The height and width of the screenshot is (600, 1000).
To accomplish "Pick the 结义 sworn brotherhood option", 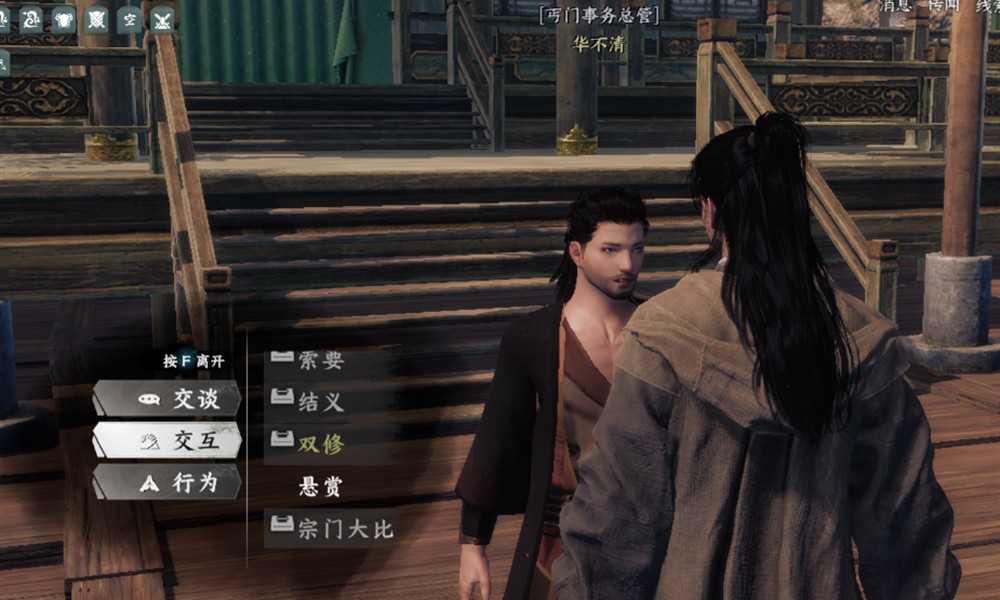I will 321,402.
